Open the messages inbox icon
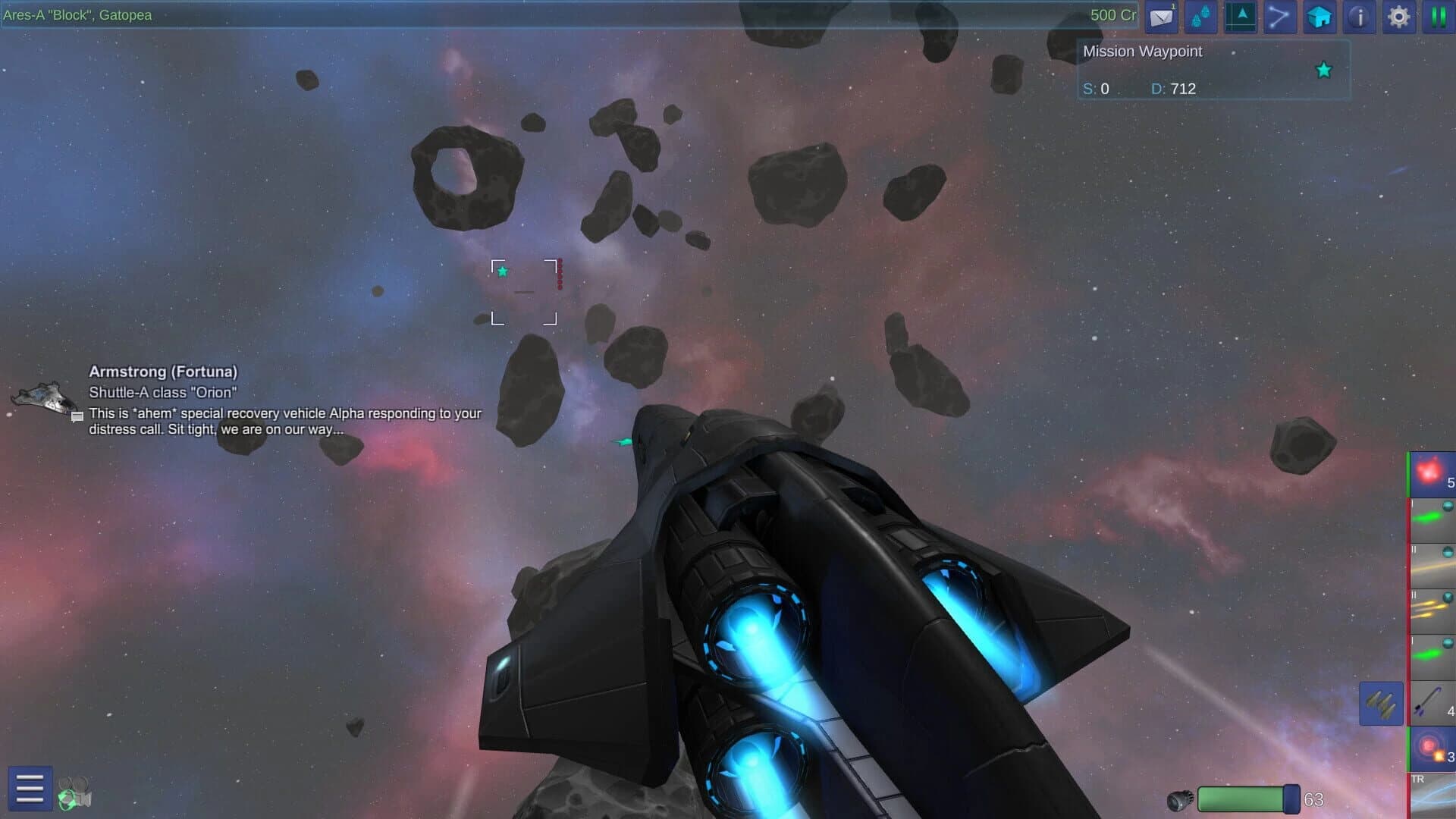The width and height of the screenshot is (1456, 819). pyautogui.click(x=1161, y=17)
